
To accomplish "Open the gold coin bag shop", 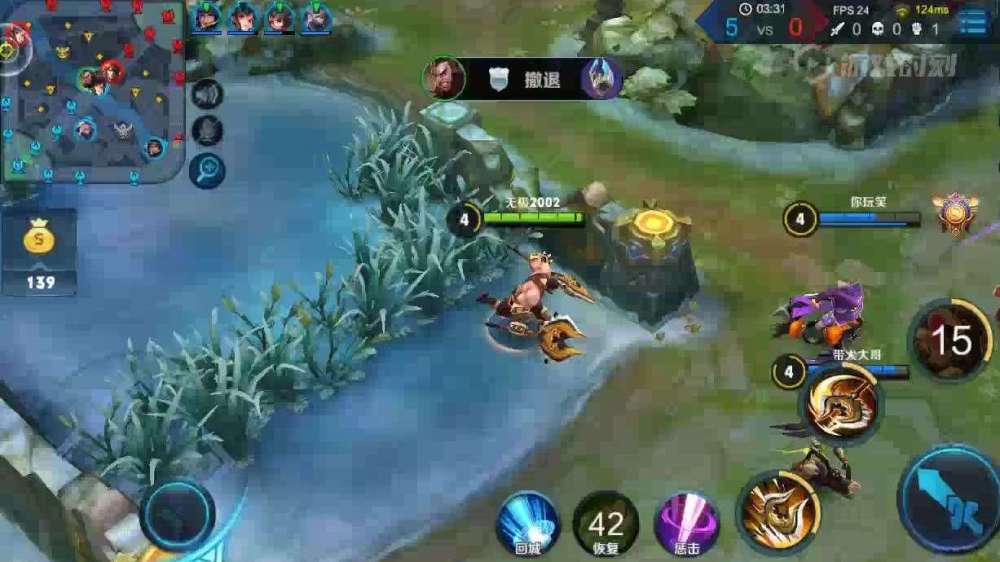I will [40, 251].
